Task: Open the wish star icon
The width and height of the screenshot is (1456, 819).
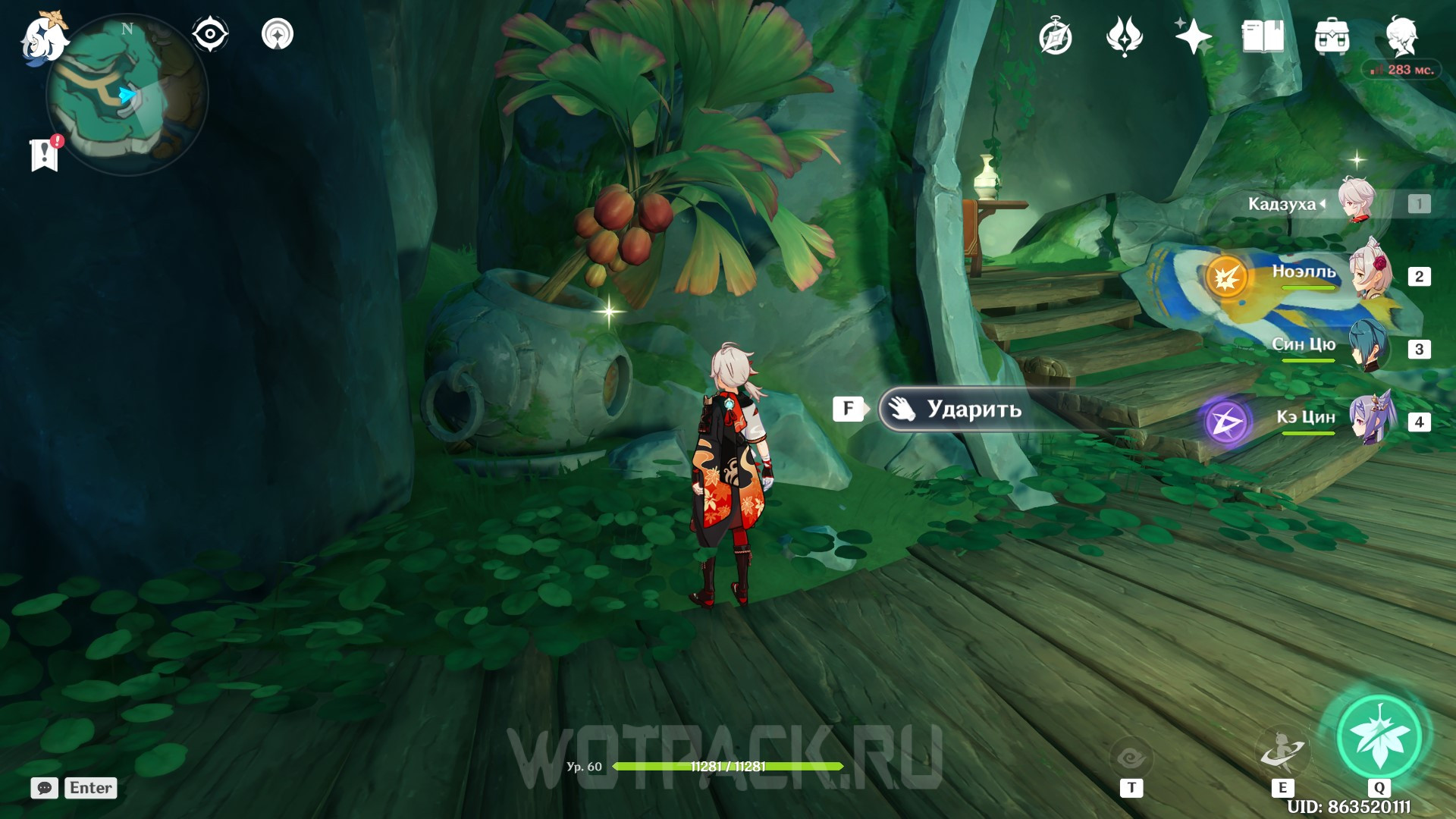Action: [x=1193, y=36]
